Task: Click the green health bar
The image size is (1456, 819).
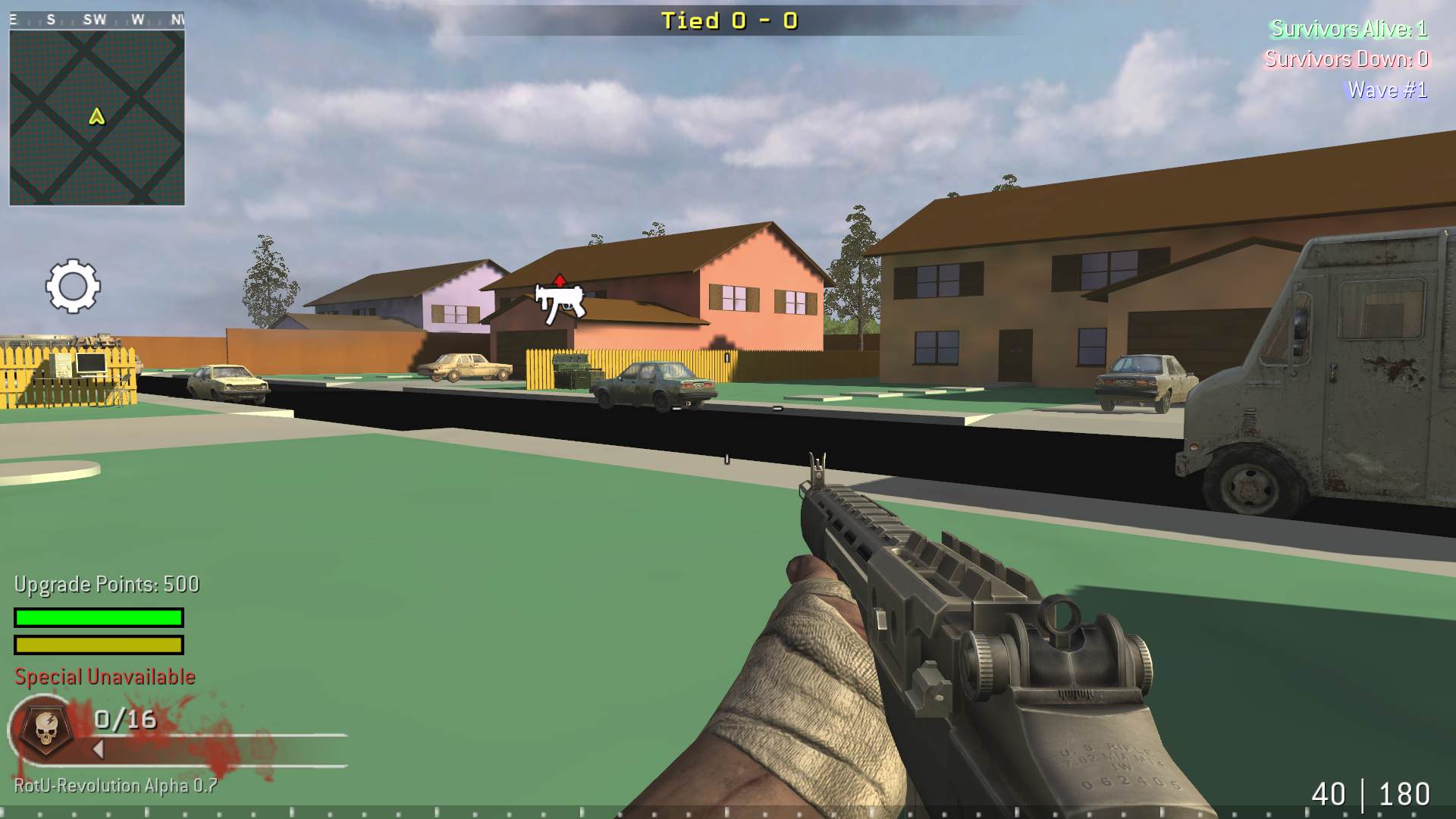Action: [x=97, y=618]
